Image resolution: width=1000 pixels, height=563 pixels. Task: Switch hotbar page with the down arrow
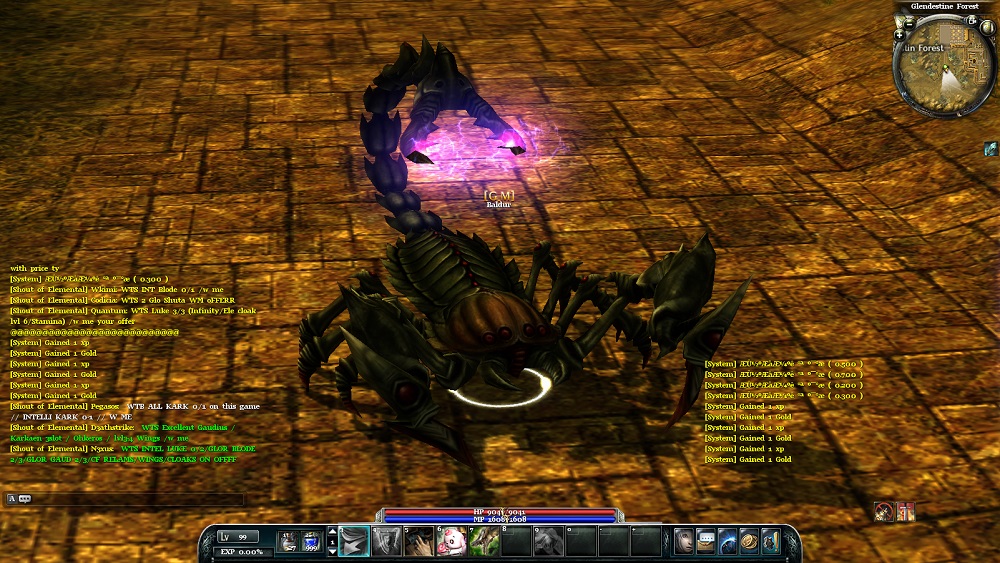(x=332, y=551)
